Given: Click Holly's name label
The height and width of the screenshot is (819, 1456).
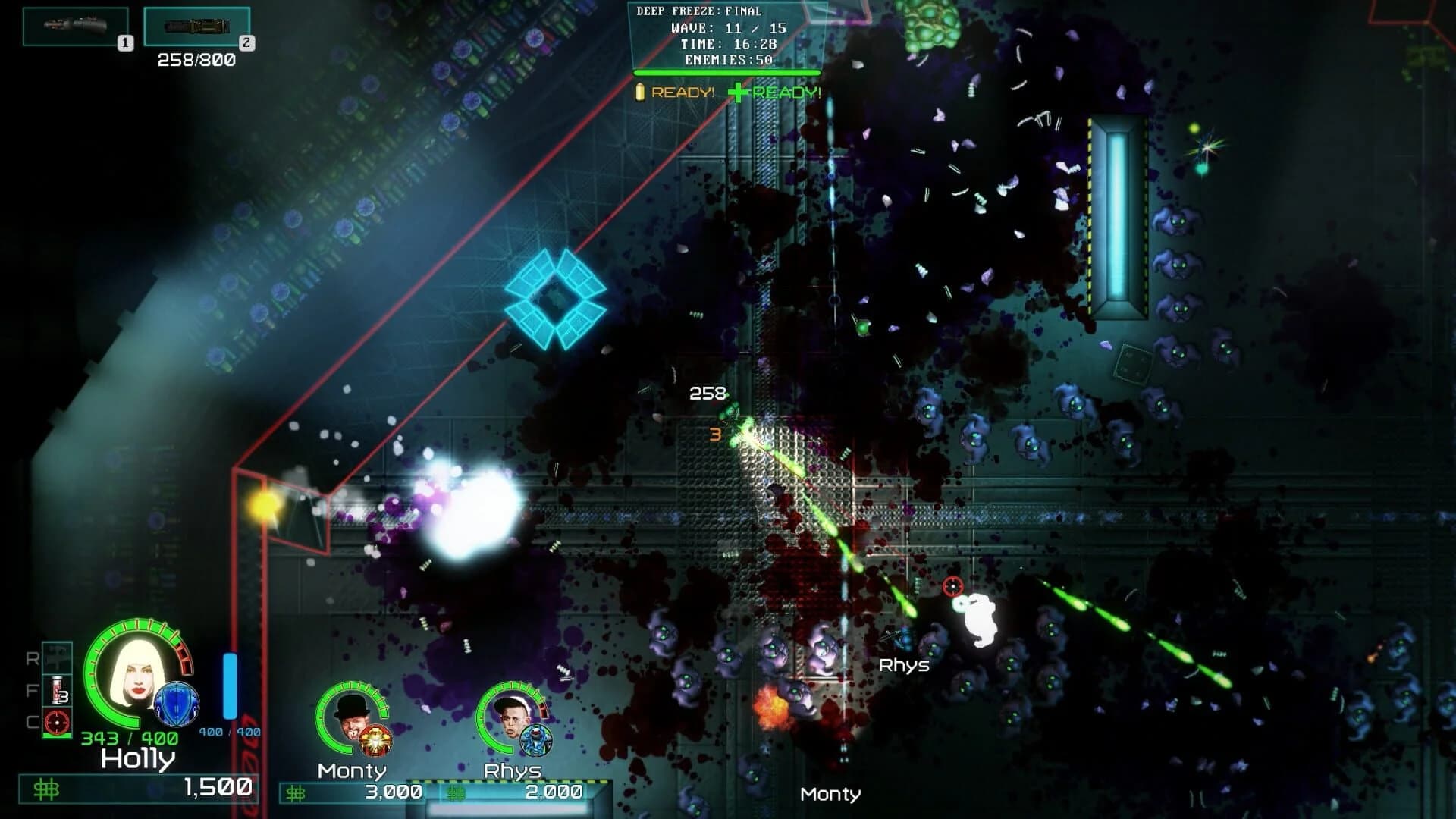Looking at the screenshot, I should pyautogui.click(x=137, y=759).
